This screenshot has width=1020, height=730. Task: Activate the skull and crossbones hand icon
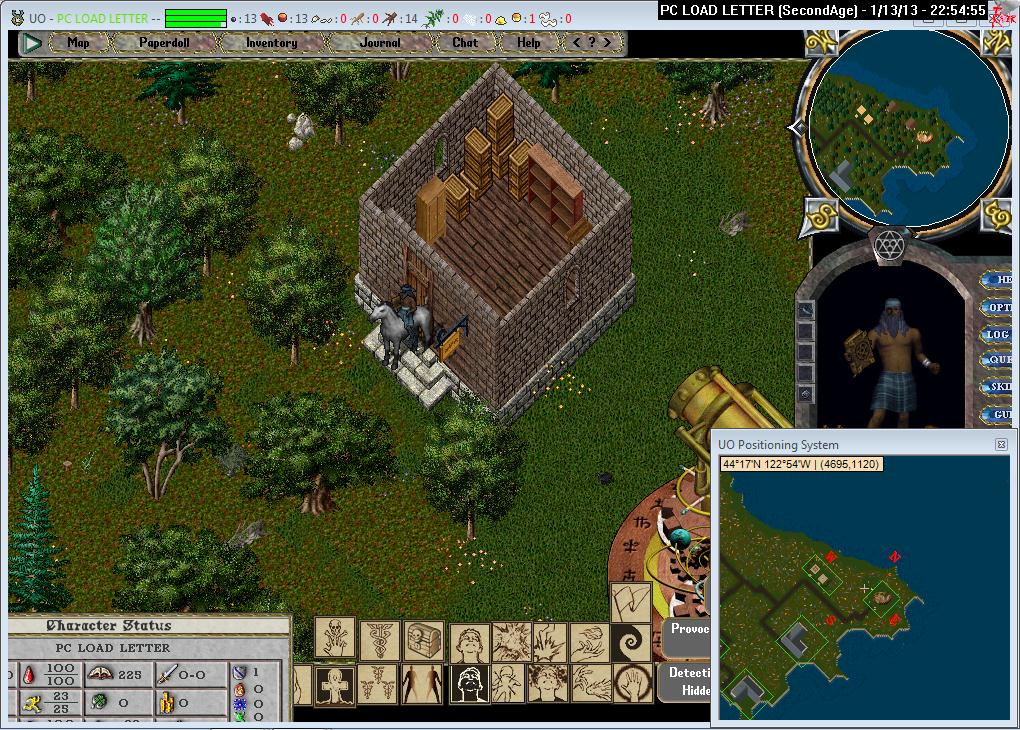[x=334, y=636]
